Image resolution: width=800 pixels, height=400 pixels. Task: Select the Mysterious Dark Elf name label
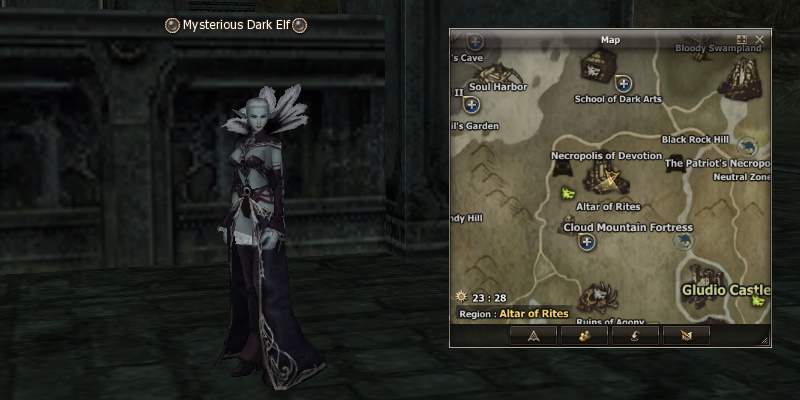[236, 25]
